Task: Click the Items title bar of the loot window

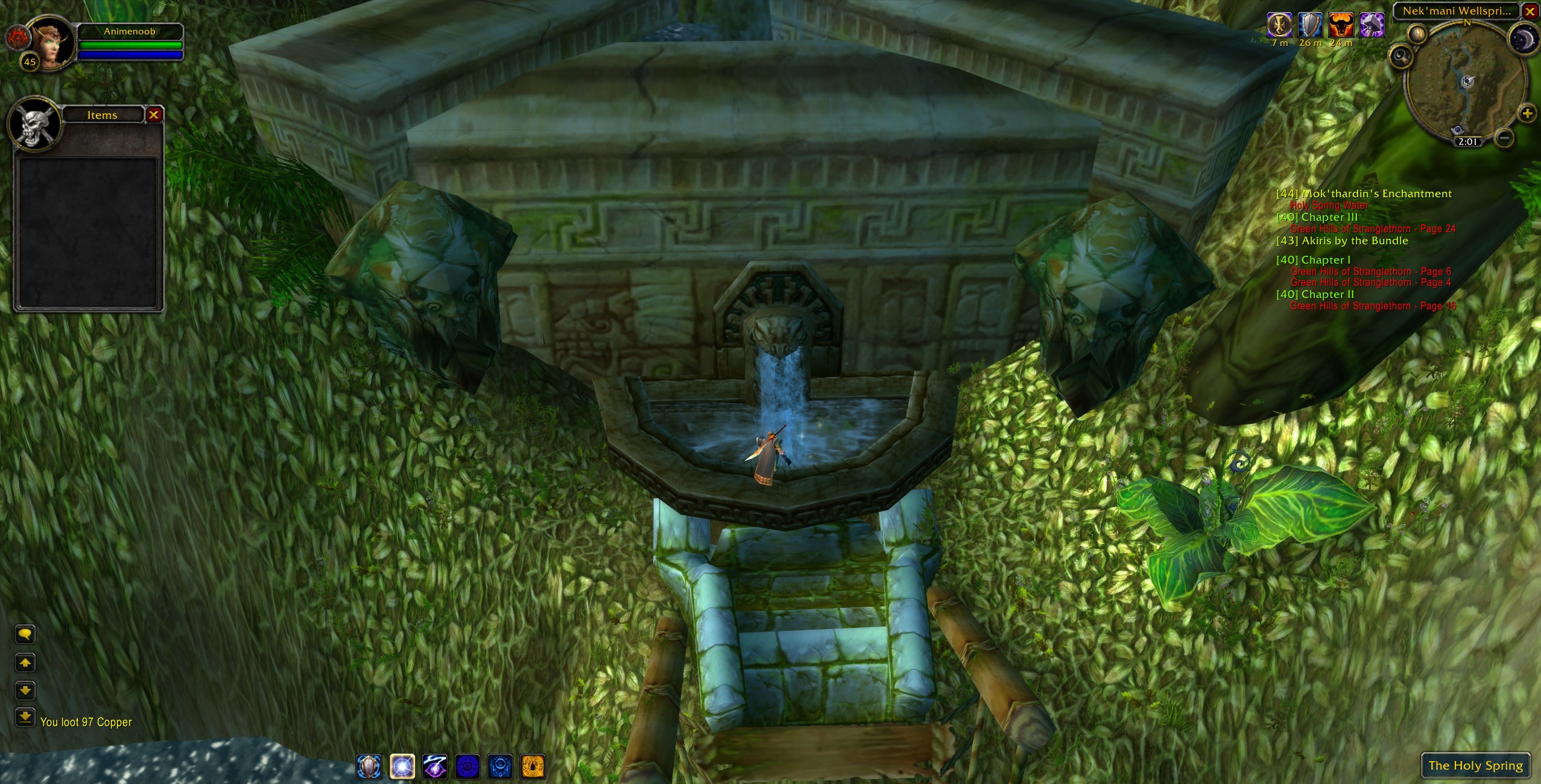Action: [101, 115]
